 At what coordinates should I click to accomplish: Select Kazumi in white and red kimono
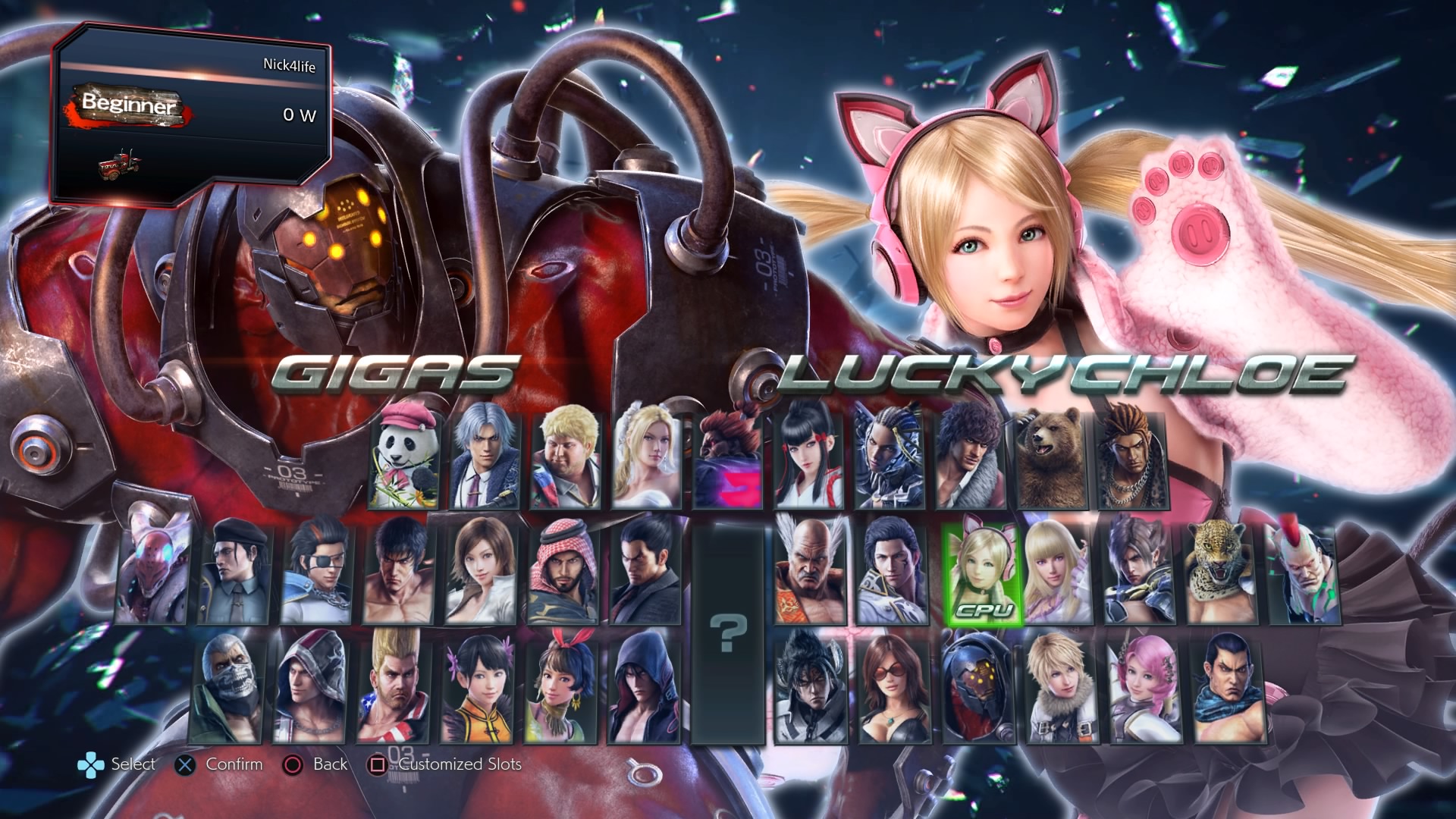pos(808,460)
